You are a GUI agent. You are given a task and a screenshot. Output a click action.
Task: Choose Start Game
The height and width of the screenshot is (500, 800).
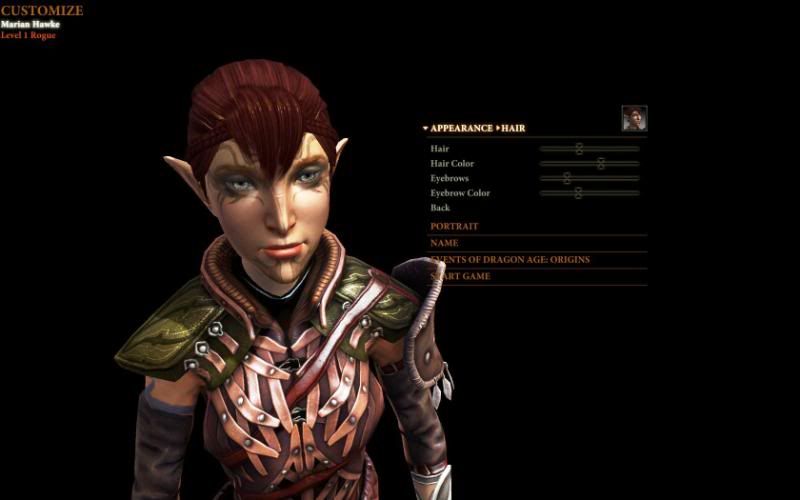click(x=461, y=276)
